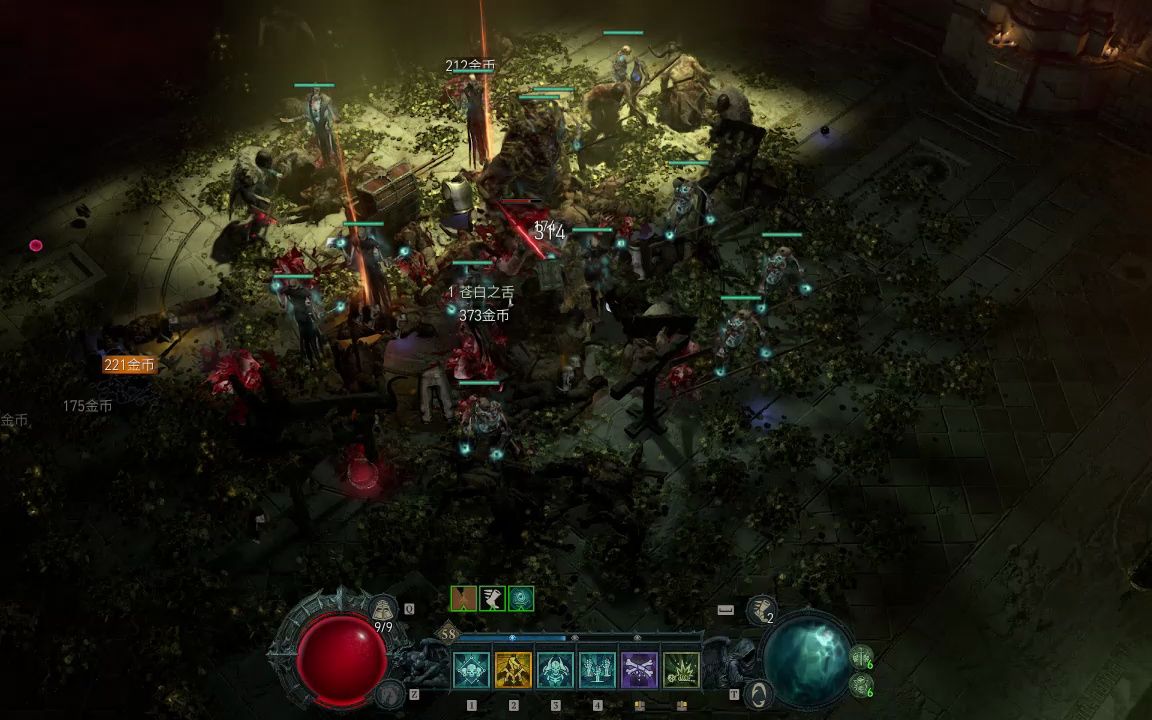Inspect the brown hourglass buff icon
Screen dimensions: 1152x720
[463, 599]
